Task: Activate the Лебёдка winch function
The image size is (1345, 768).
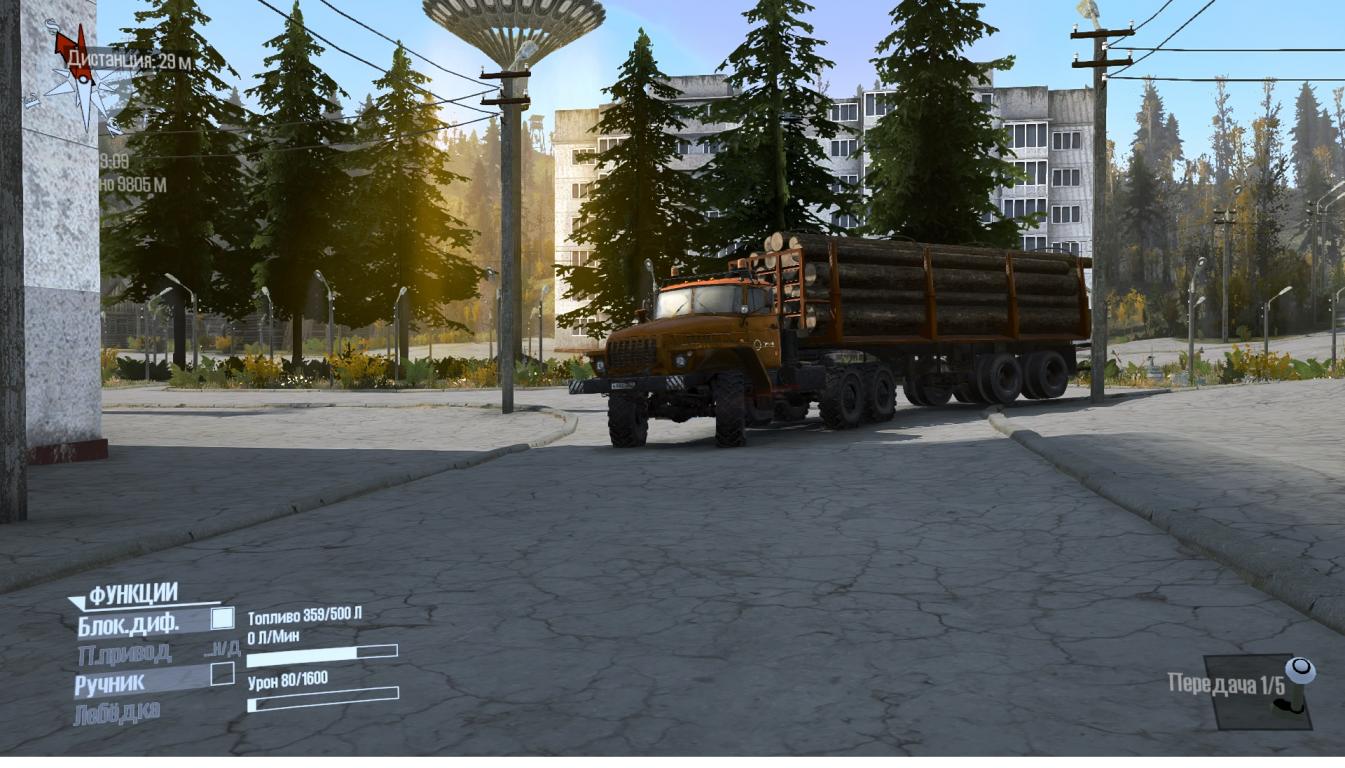Action: tap(117, 713)
